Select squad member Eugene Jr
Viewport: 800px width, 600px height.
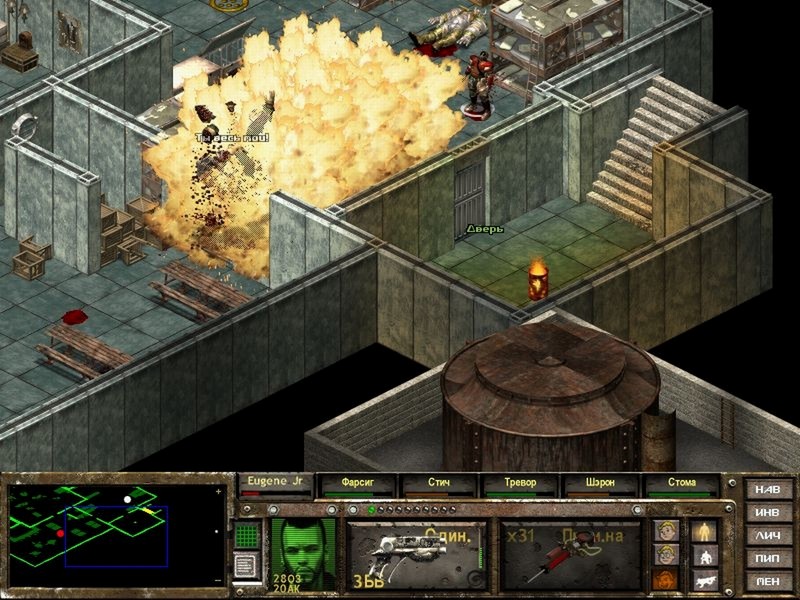[275, 483]
